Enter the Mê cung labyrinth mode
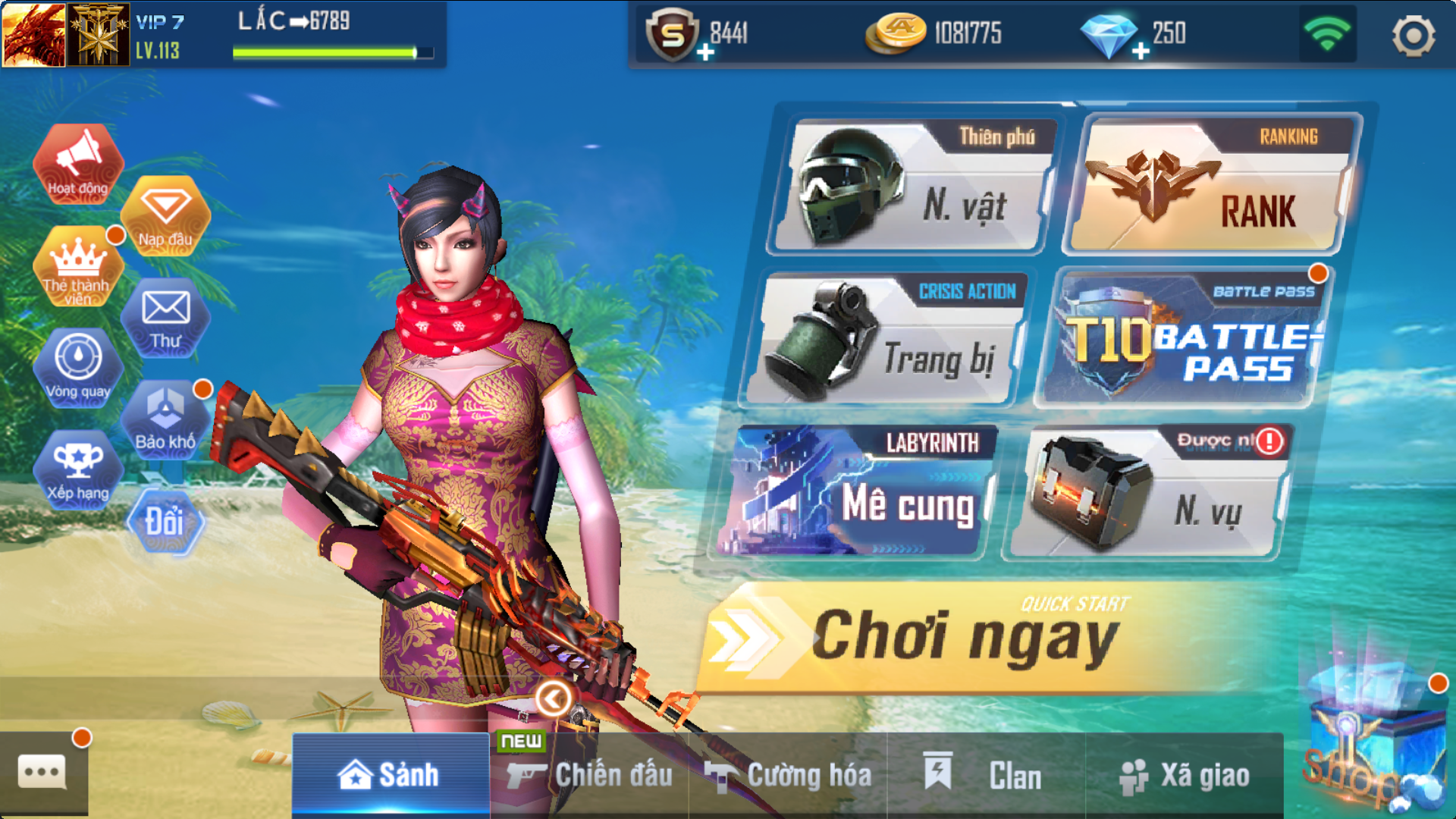 [855, 491]
